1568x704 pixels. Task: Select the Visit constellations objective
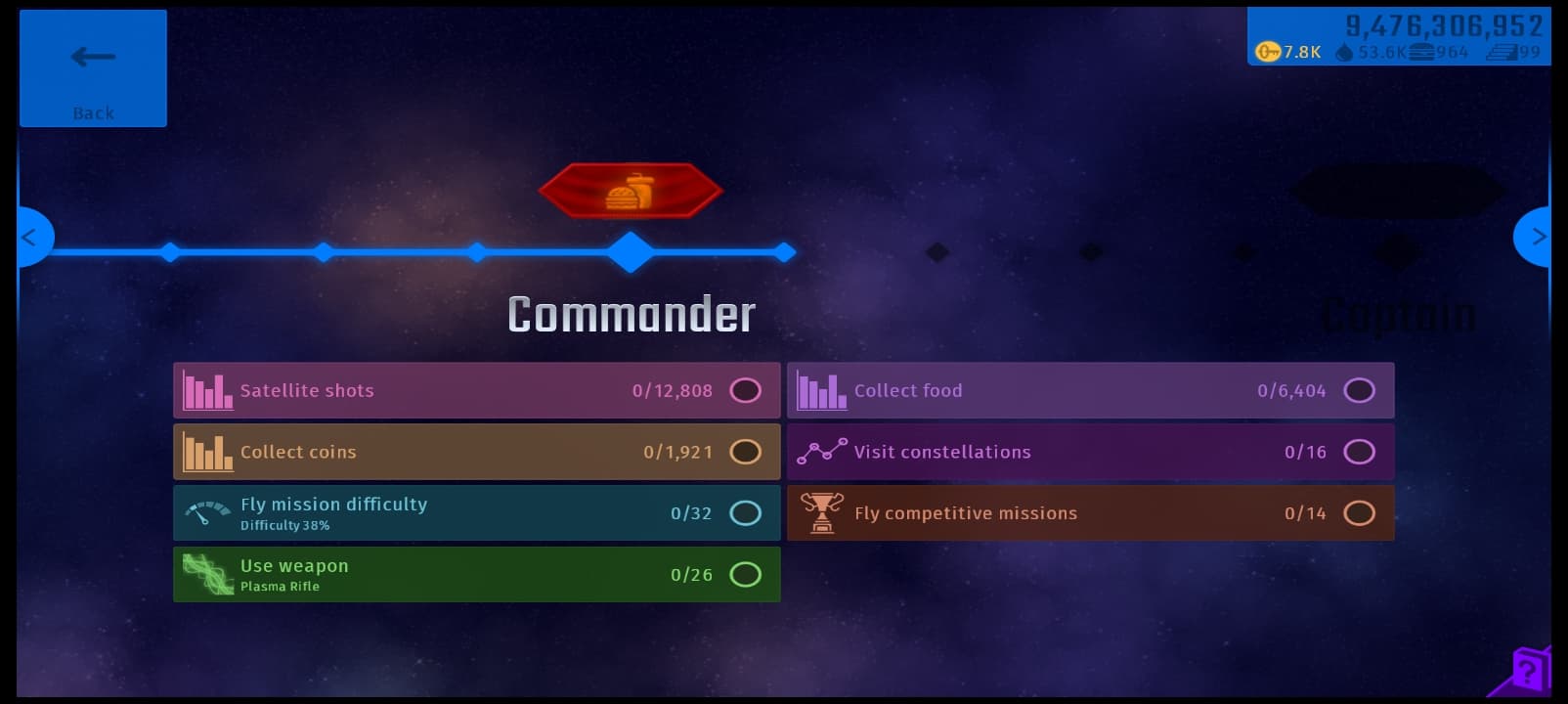click(1090, 452)
